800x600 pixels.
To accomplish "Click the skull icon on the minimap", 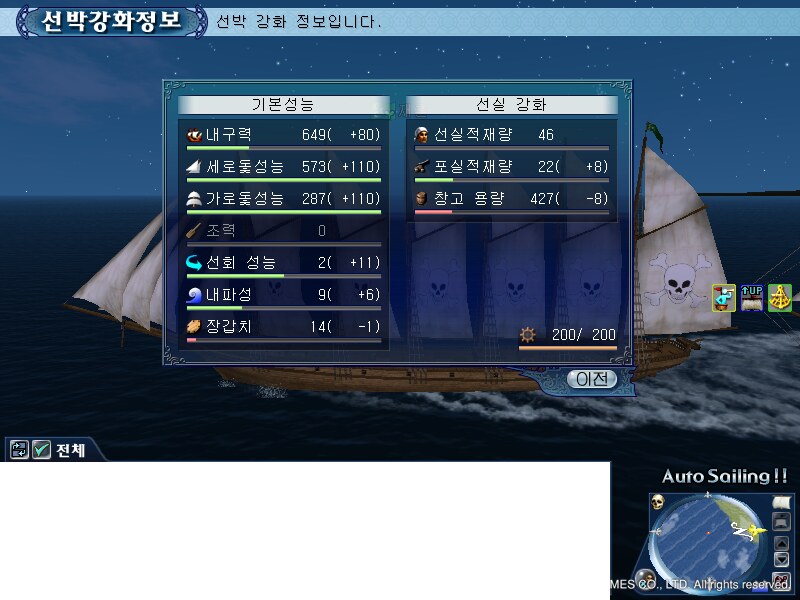I will (x=659, y=502).
